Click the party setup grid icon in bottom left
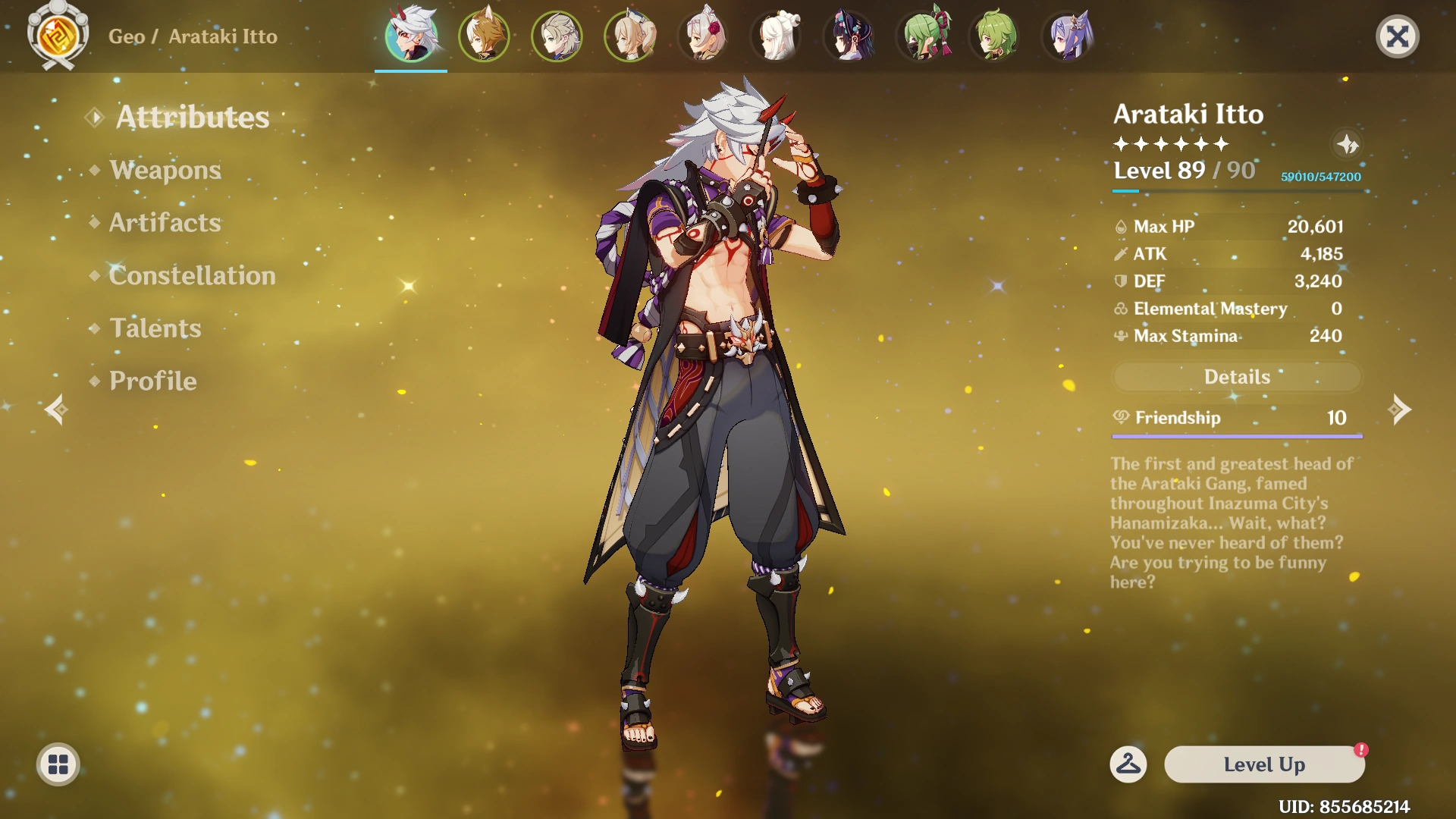Viewport: 1456px width, 819px height. [x=58, y=764]
